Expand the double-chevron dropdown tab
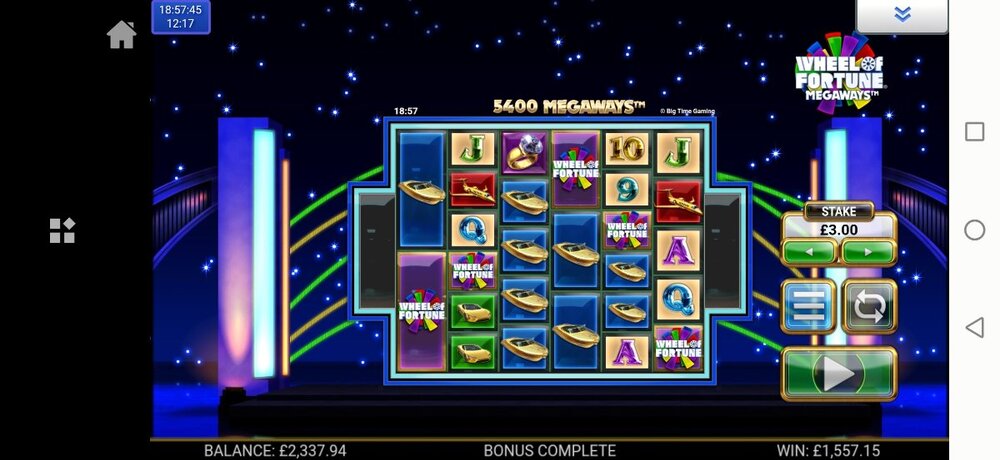This screenshot has width=1000, height=460. (902, 15)
